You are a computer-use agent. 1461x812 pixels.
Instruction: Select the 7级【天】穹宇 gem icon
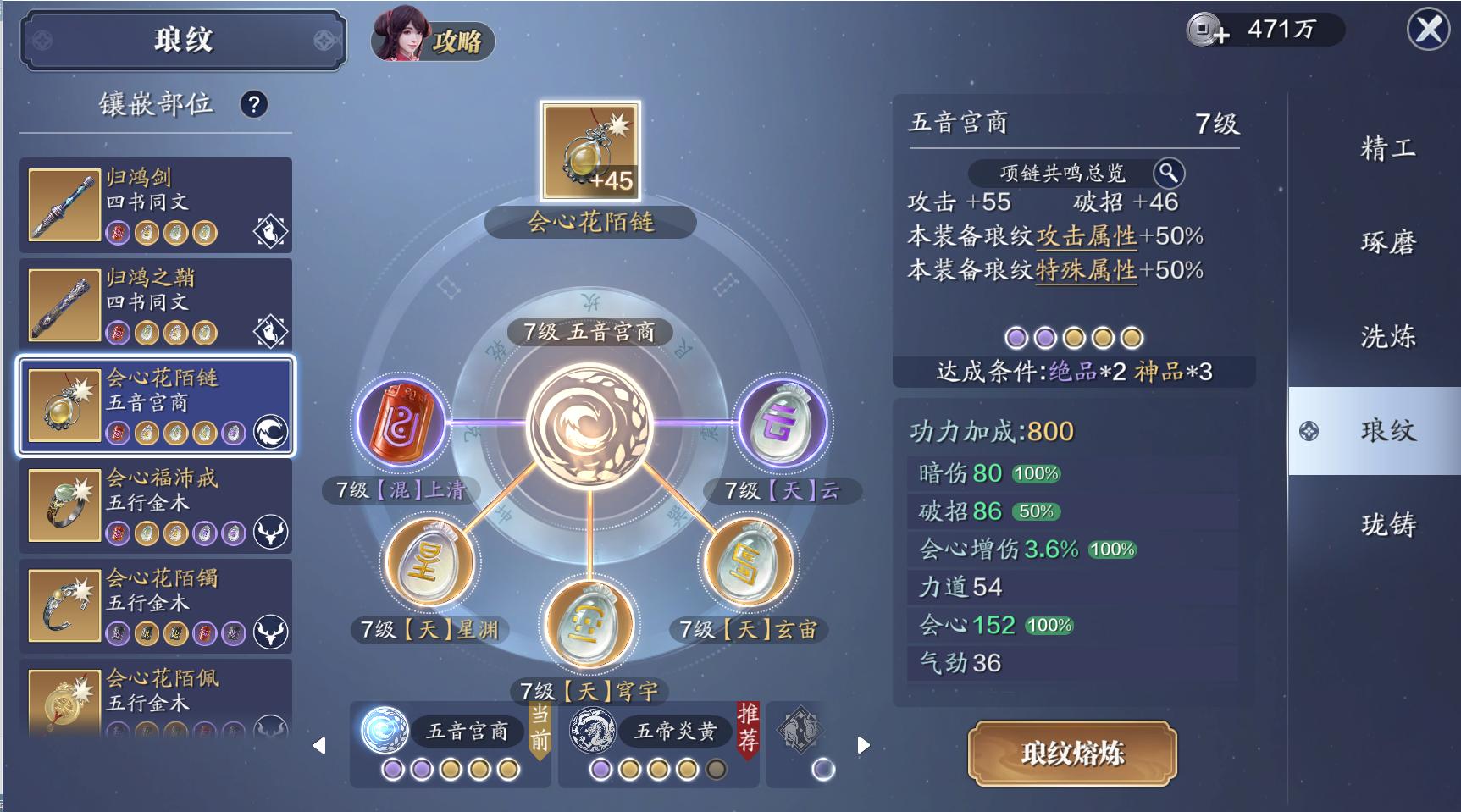tap(590, 624)
